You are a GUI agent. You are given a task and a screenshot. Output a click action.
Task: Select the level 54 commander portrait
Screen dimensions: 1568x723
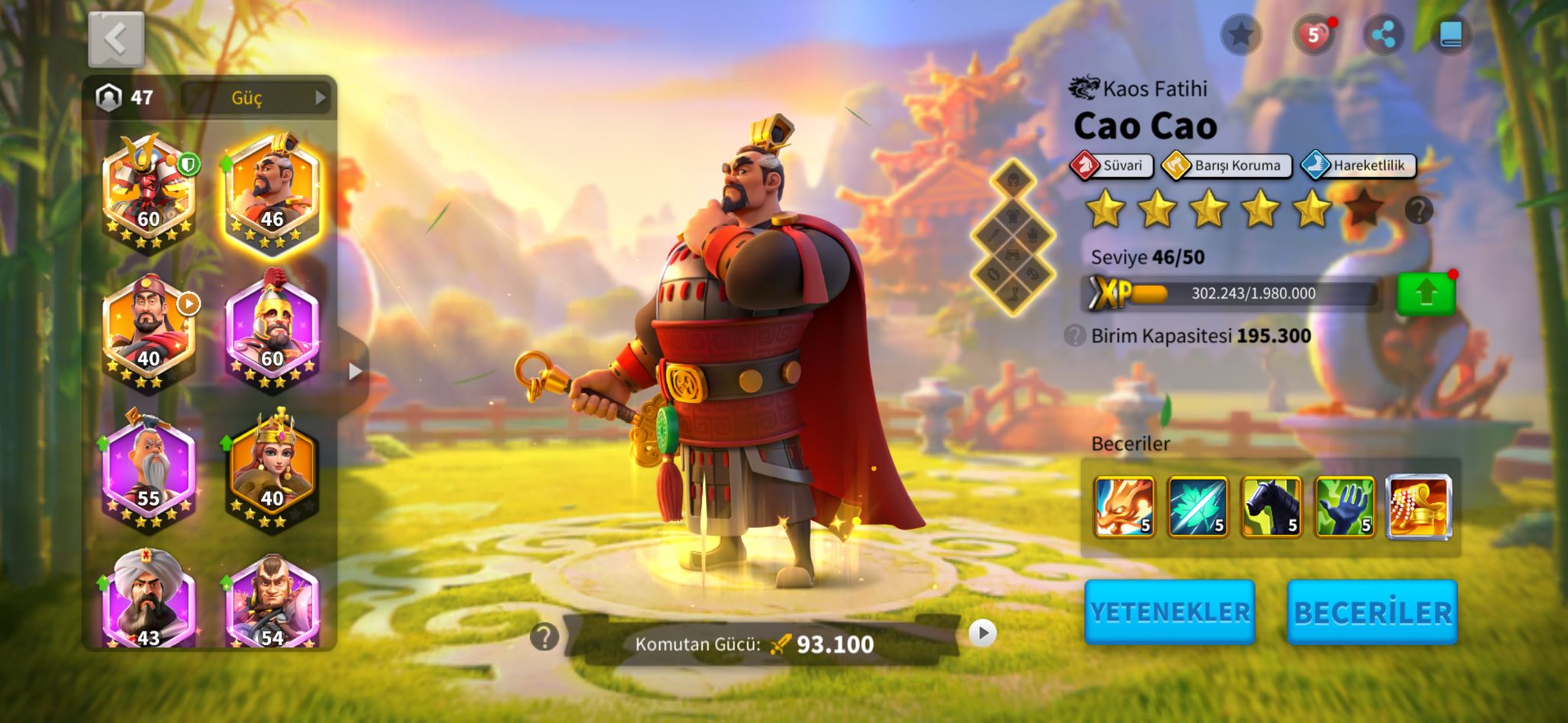click(272, 601)
